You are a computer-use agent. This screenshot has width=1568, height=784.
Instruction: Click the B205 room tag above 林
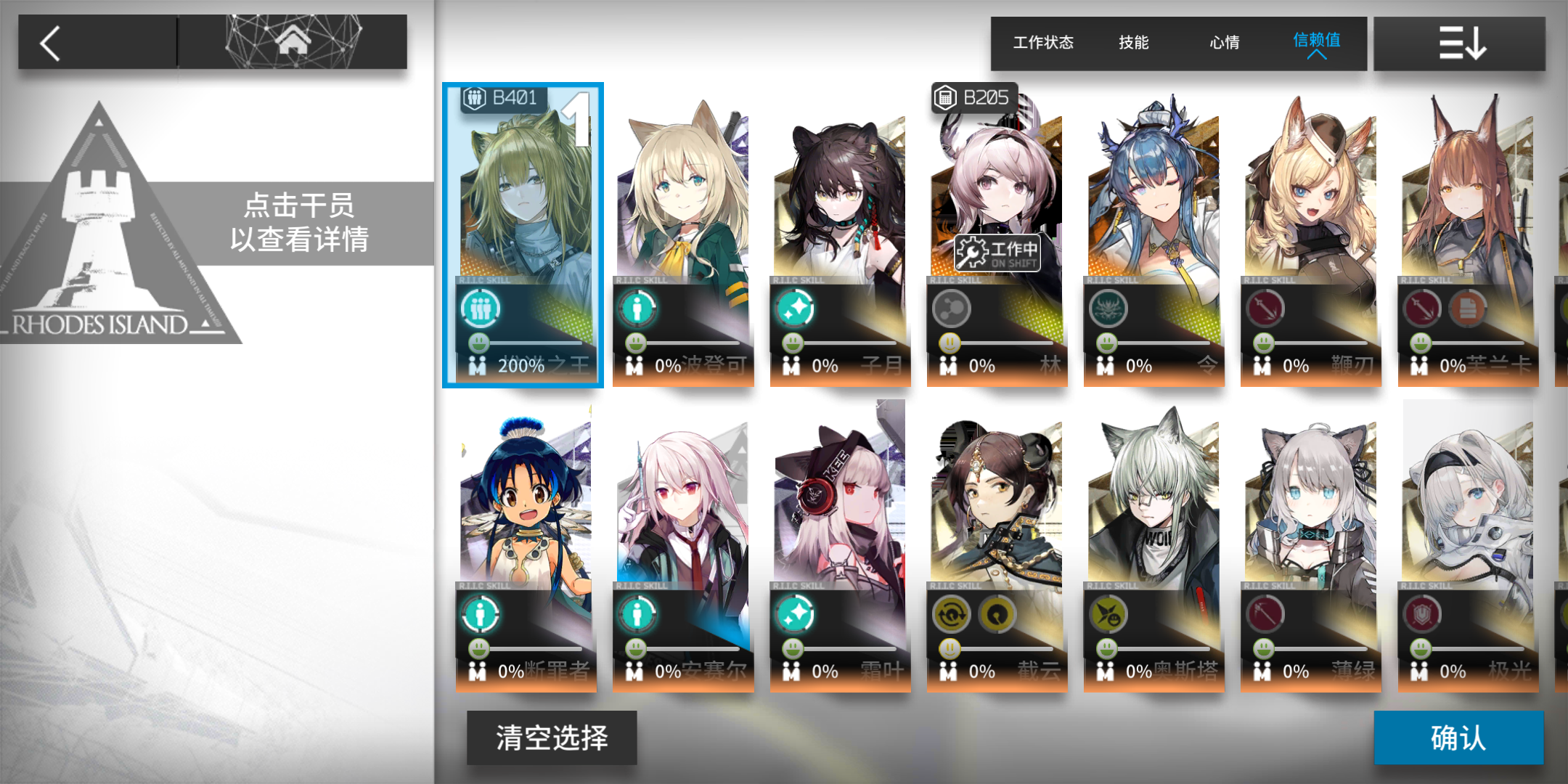[975, 96]
